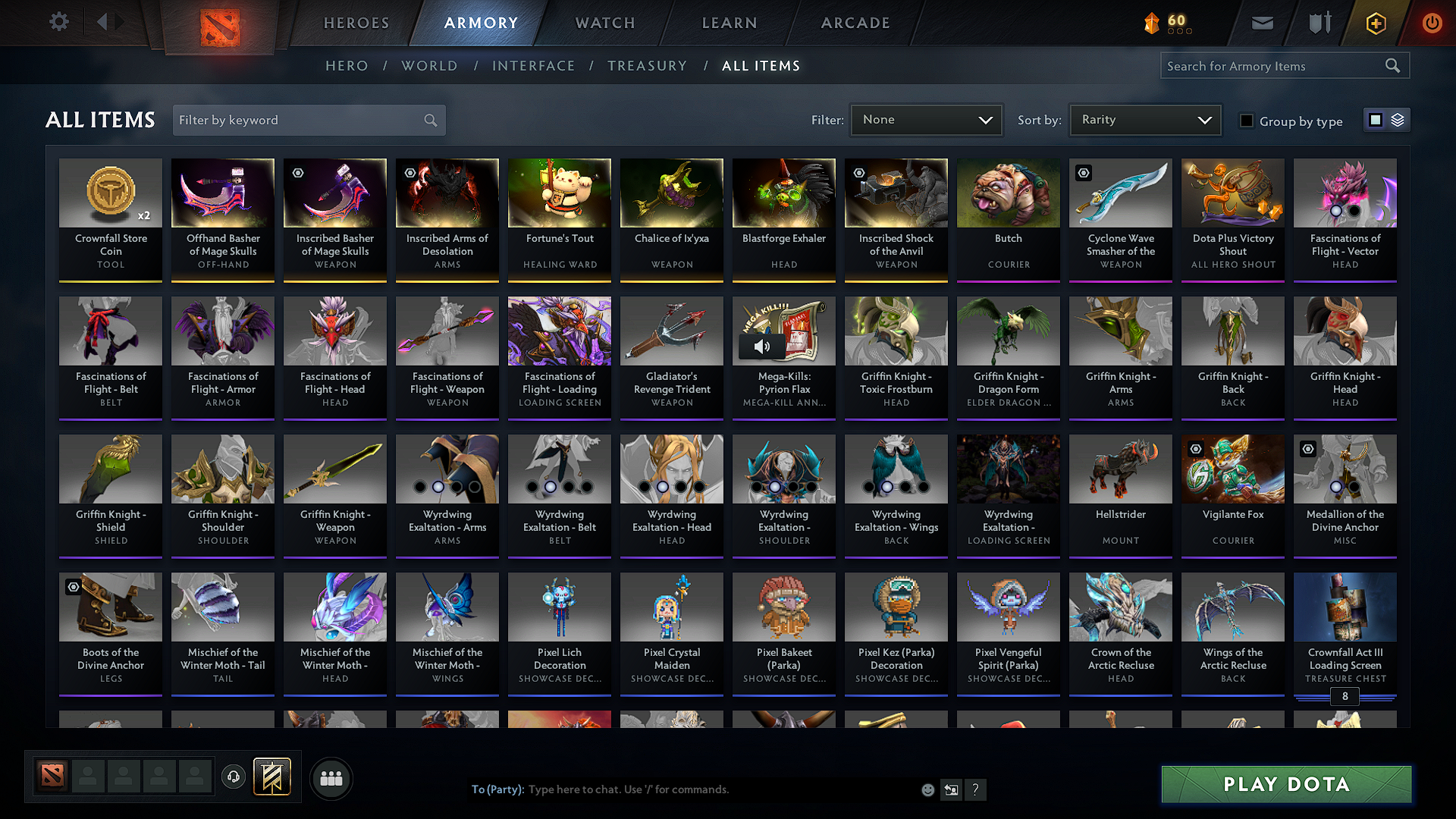Screen dimensions: 1456x819
Task: Enable the Group by type checkbox
Action: coord(1246,120)
